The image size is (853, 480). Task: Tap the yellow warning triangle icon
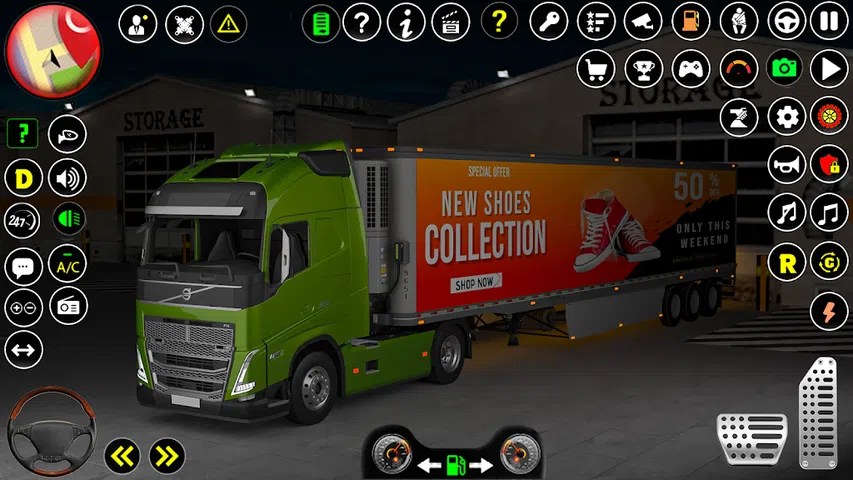coord(230,22)
